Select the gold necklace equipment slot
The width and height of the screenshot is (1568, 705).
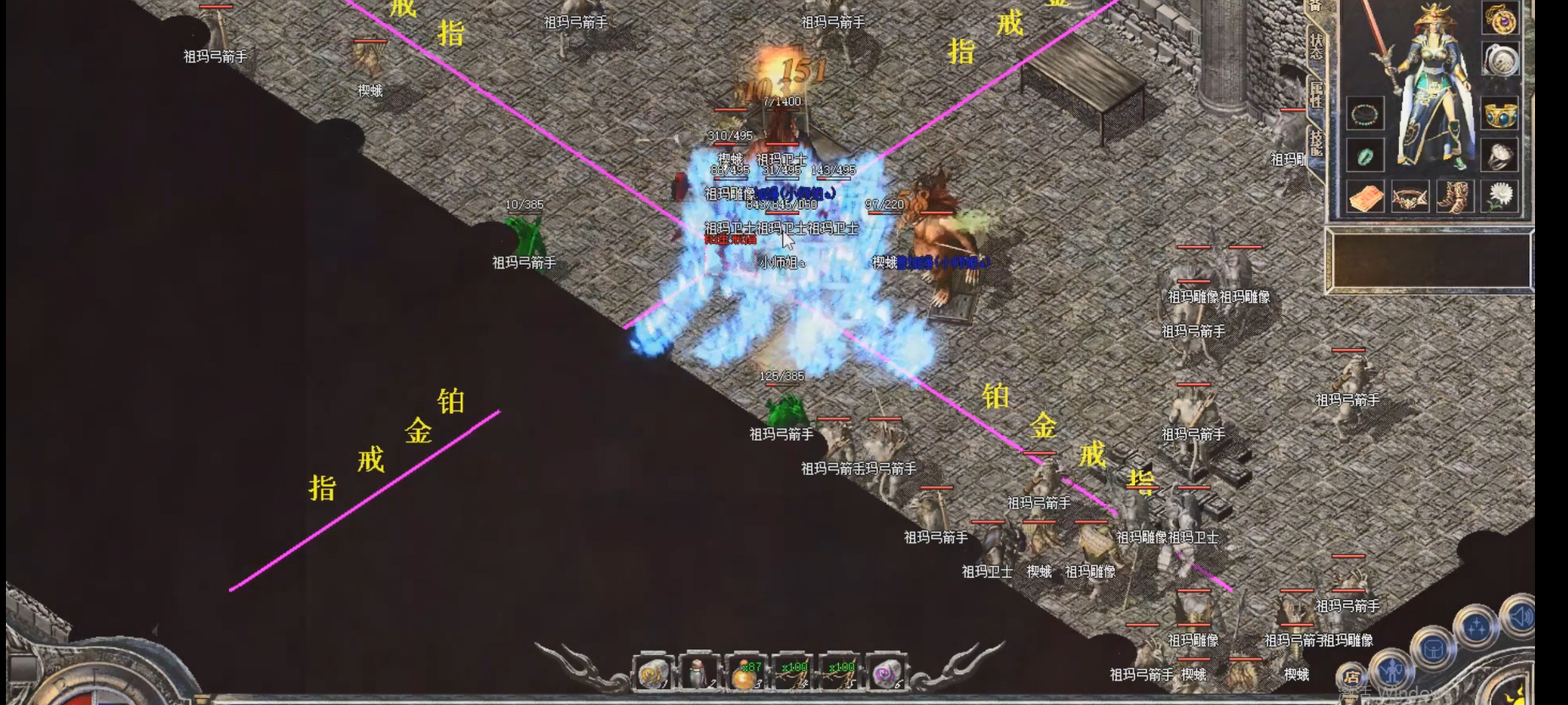(1500, 19)
